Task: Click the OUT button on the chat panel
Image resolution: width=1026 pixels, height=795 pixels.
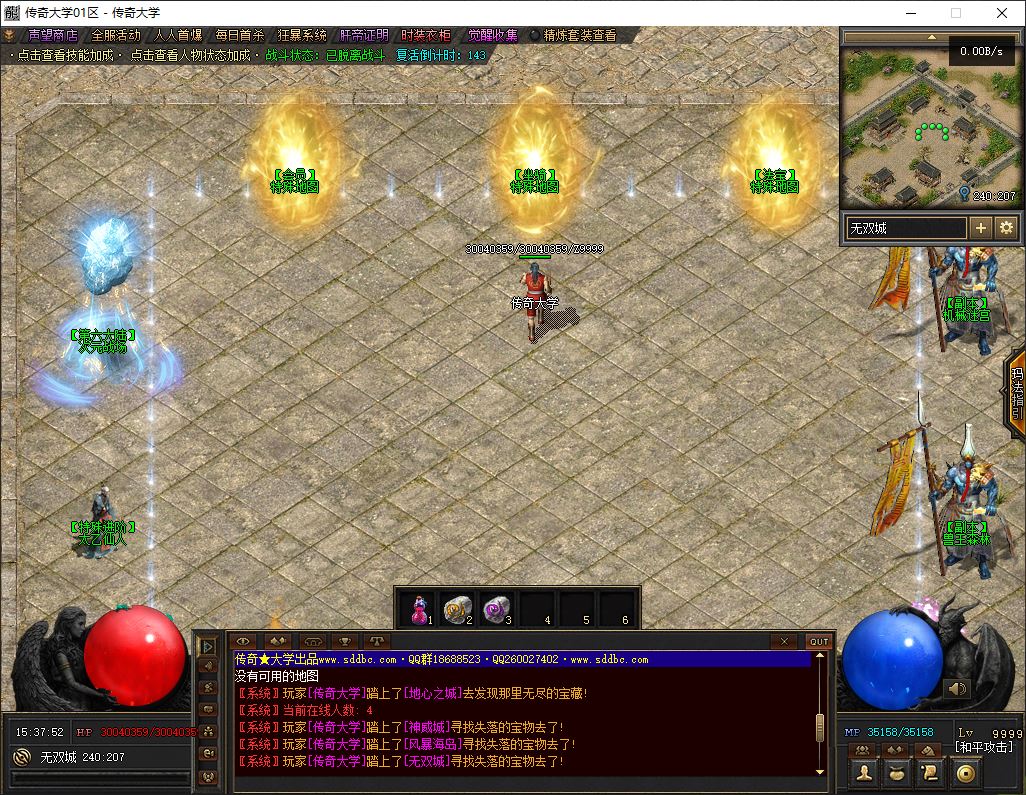Action: (x=819, y=641)
